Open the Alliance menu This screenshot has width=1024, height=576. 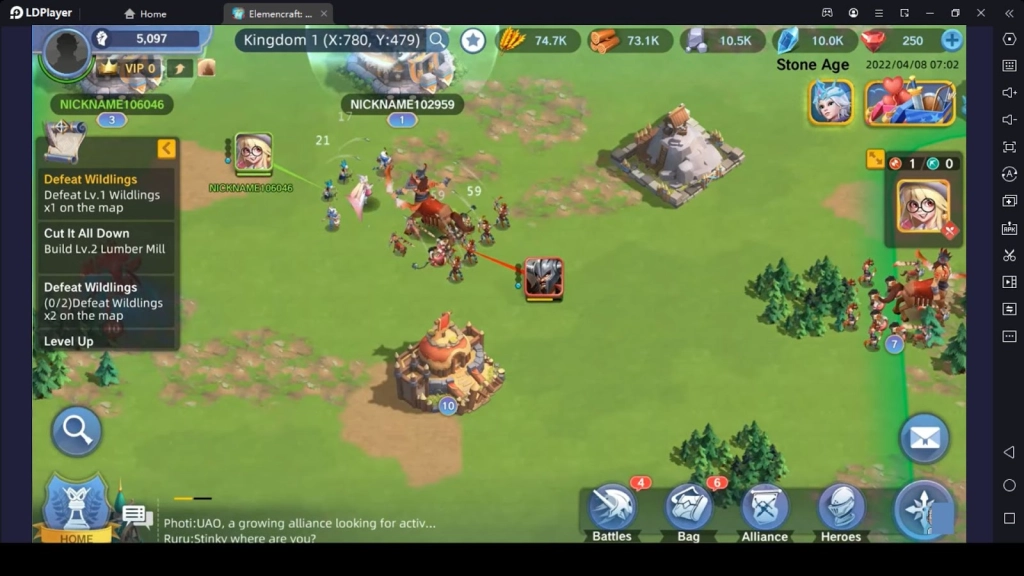(764, 512)
